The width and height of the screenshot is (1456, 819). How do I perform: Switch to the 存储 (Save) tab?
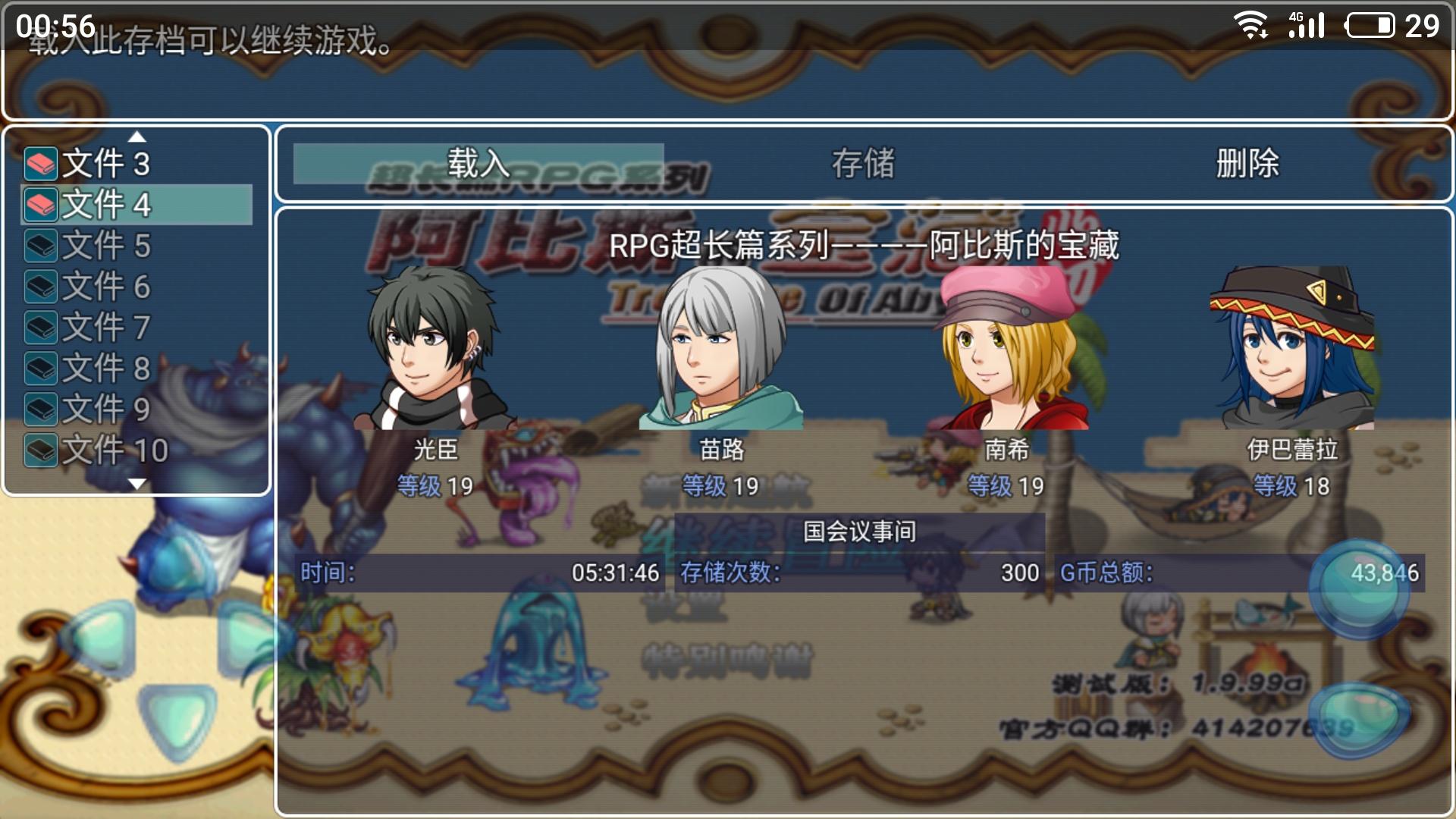coord(863,164)
